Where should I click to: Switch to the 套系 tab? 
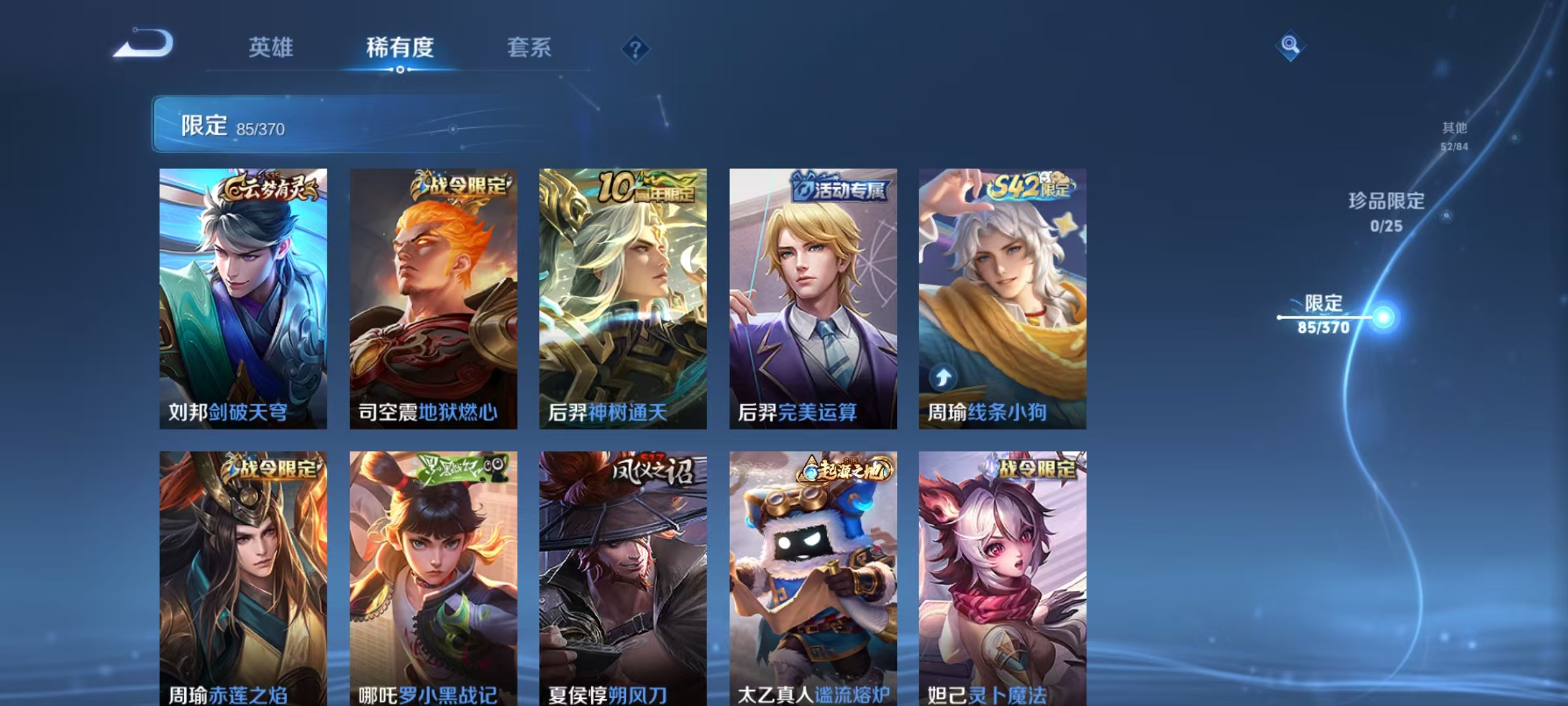point(529,48)
